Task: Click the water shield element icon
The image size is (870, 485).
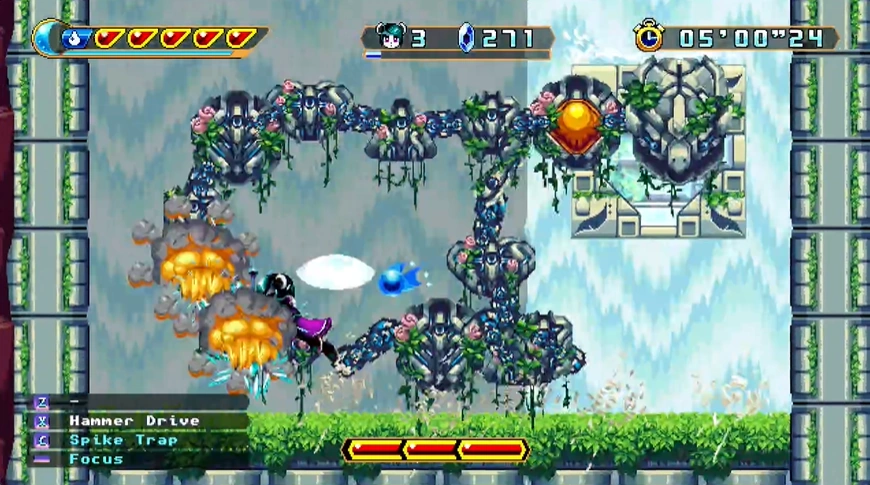Action: (x=76, y=39)
